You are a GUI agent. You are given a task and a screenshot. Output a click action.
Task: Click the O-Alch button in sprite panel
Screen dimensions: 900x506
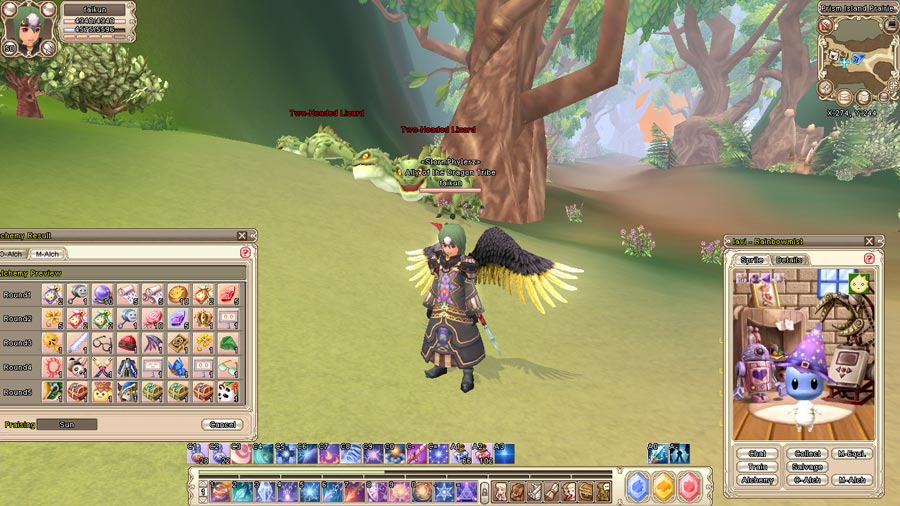[807, 480]
